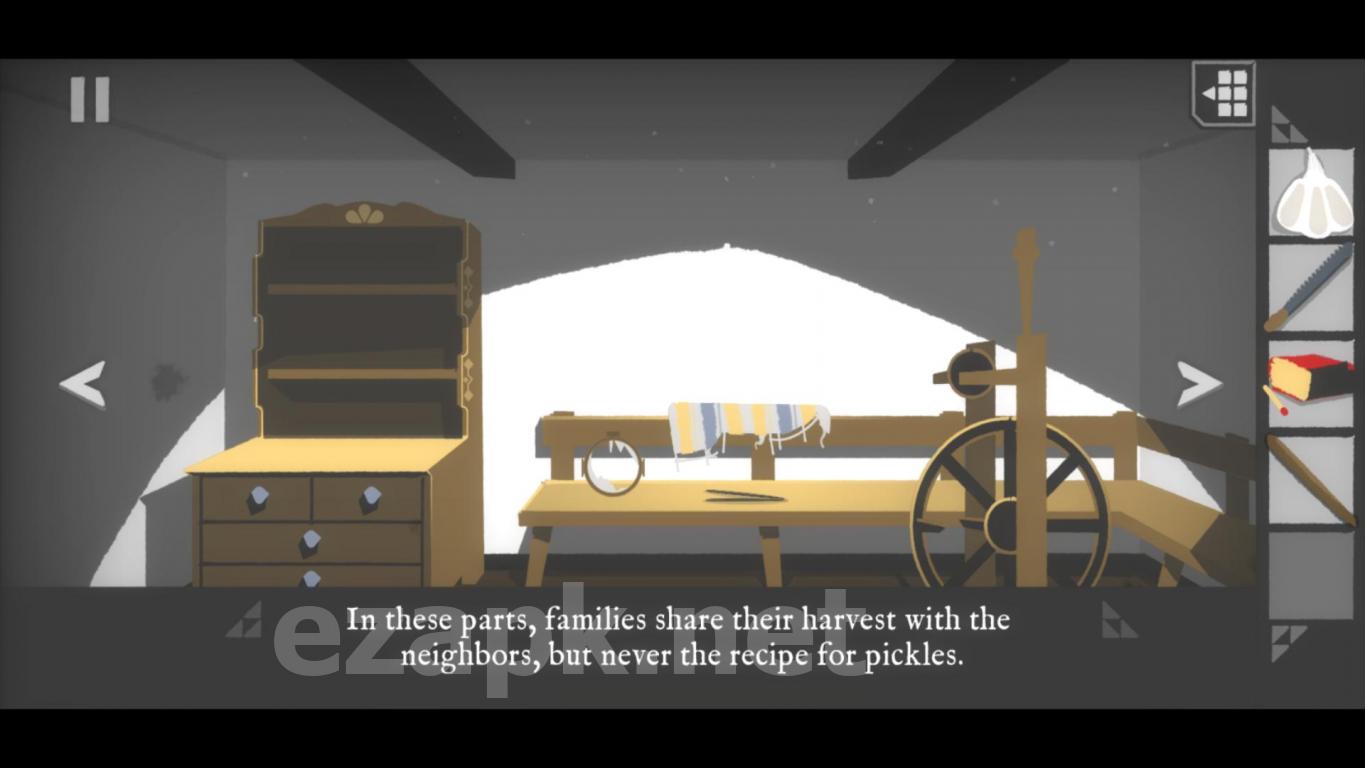Select the wooden stick inventory slot
The image size is (1365, 768).
(1312, 479)
